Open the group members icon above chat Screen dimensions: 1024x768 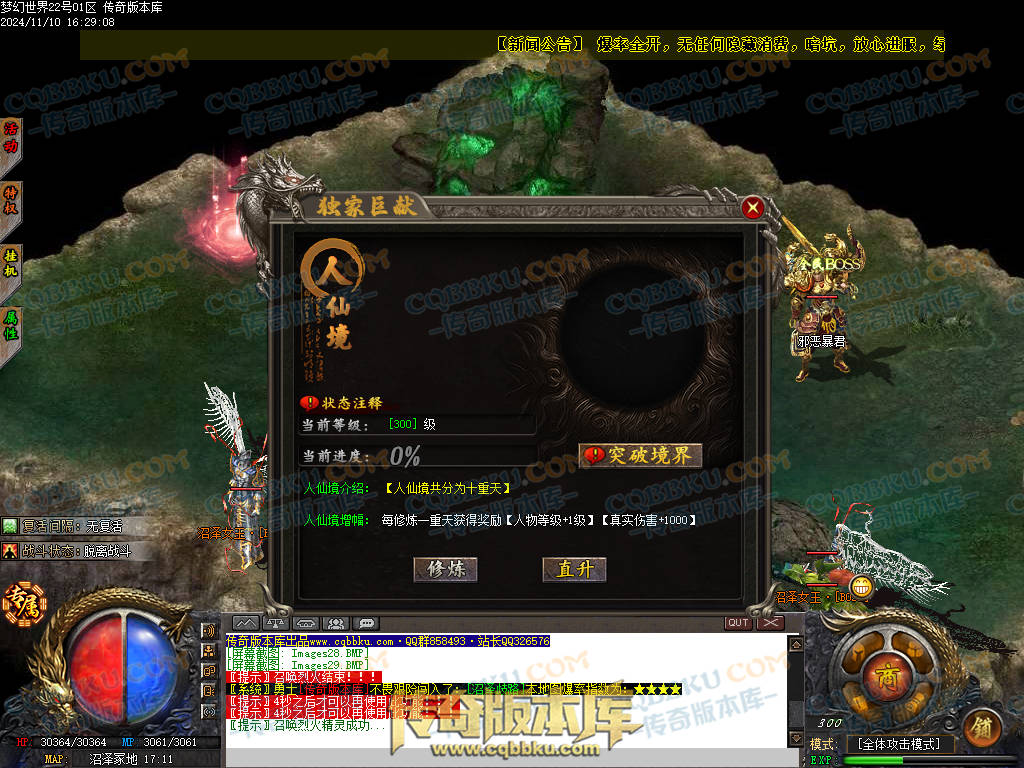pos(337,623)
